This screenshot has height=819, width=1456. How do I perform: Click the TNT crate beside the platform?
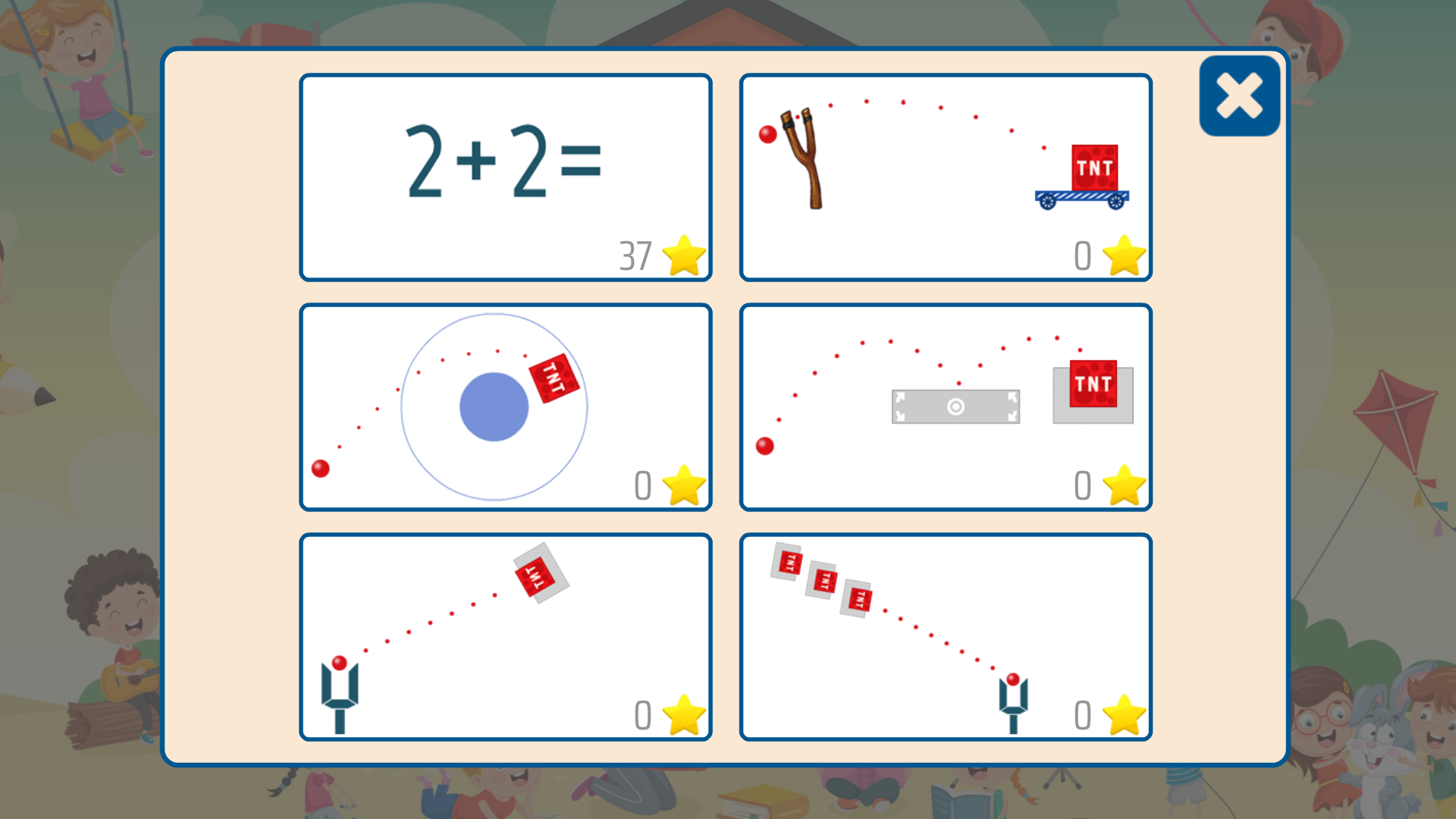[x=1094, y=385]
